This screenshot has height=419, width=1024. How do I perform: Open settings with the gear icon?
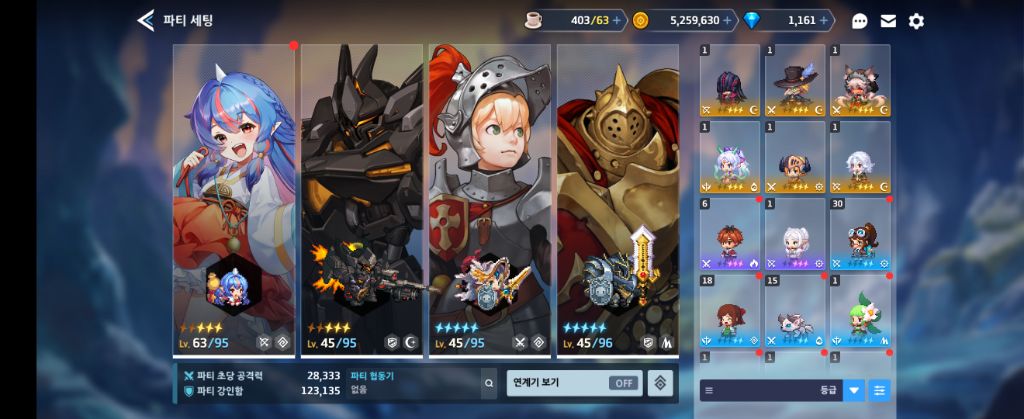tap(916, 21)
